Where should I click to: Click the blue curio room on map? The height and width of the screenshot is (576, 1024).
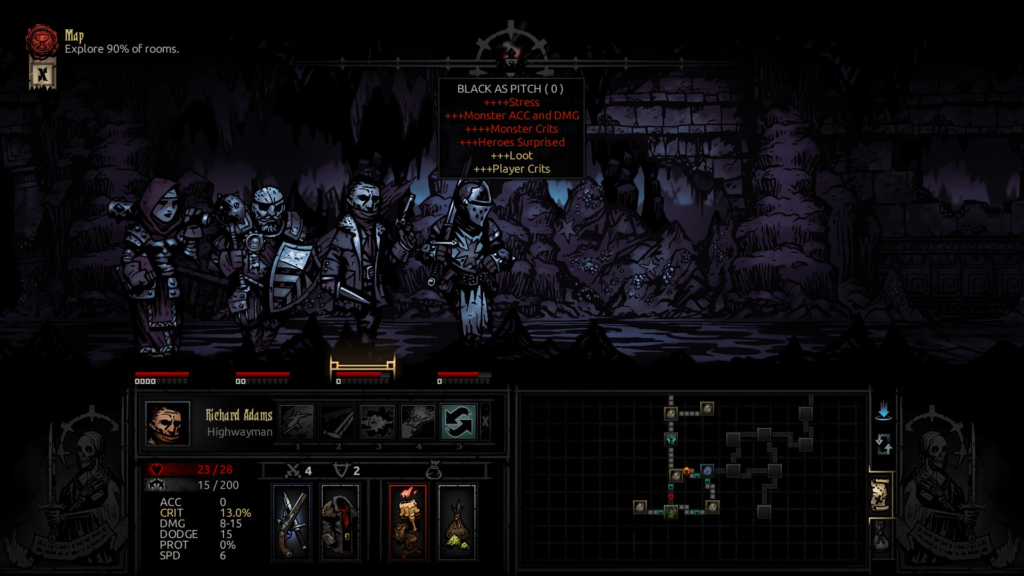click(x=707, y=470)
